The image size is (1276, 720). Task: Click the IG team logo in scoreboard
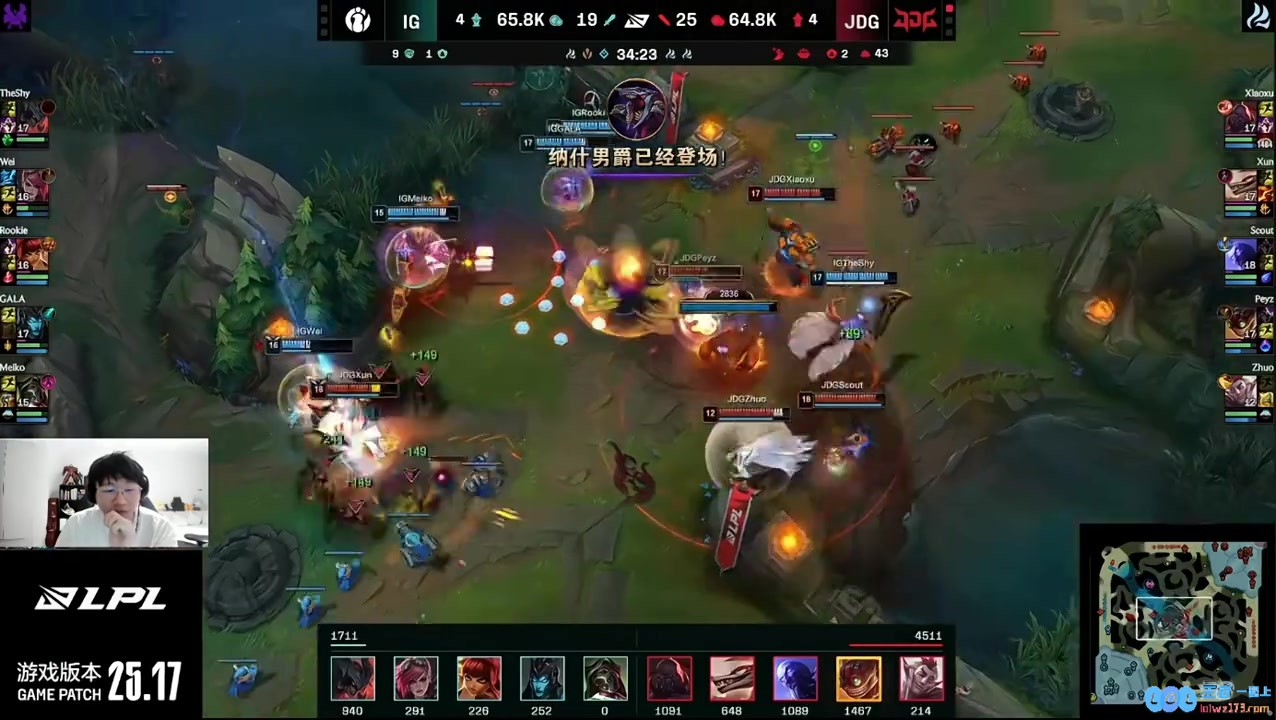(x=358, y=20)
